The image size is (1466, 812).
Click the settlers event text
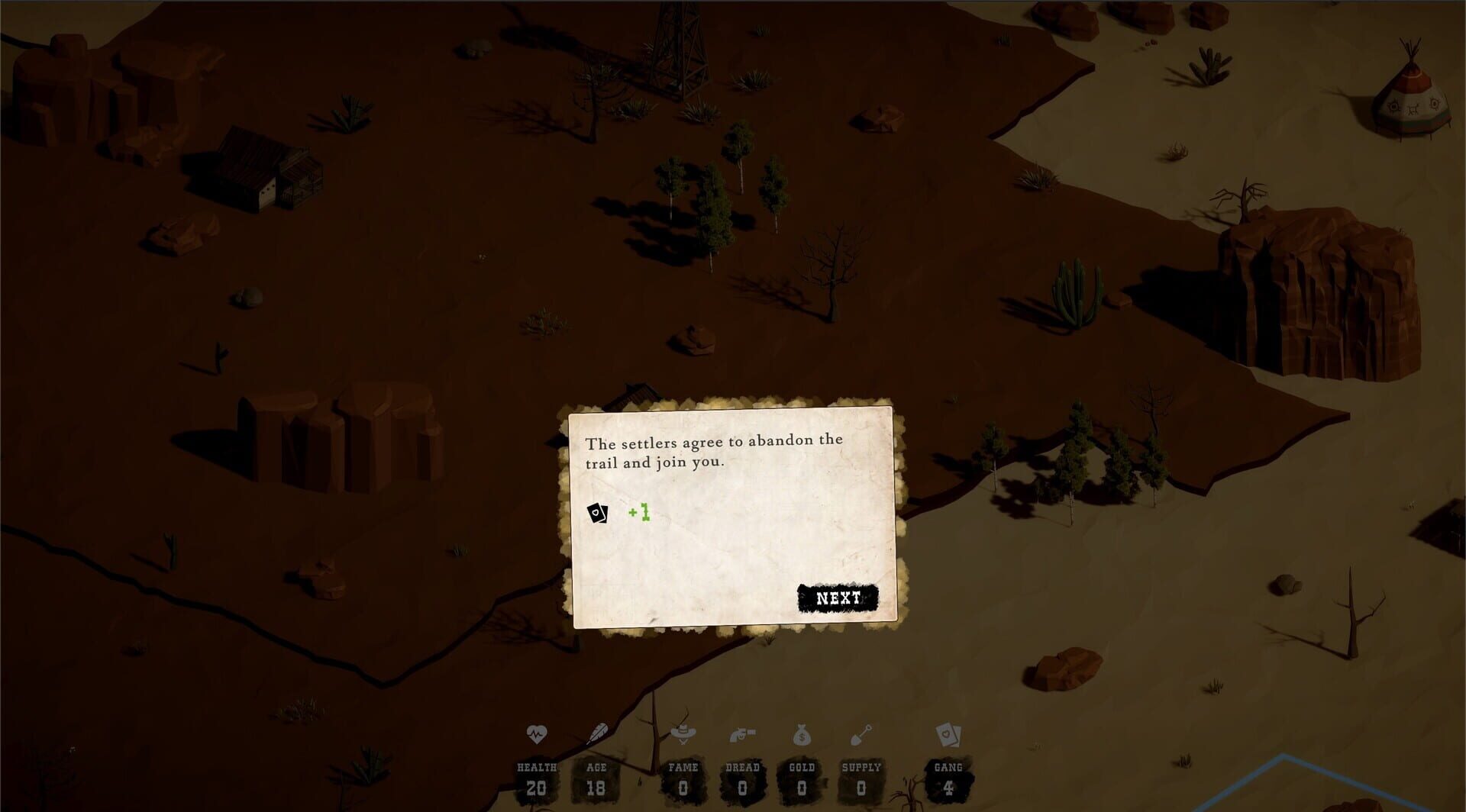click(712, 450)
